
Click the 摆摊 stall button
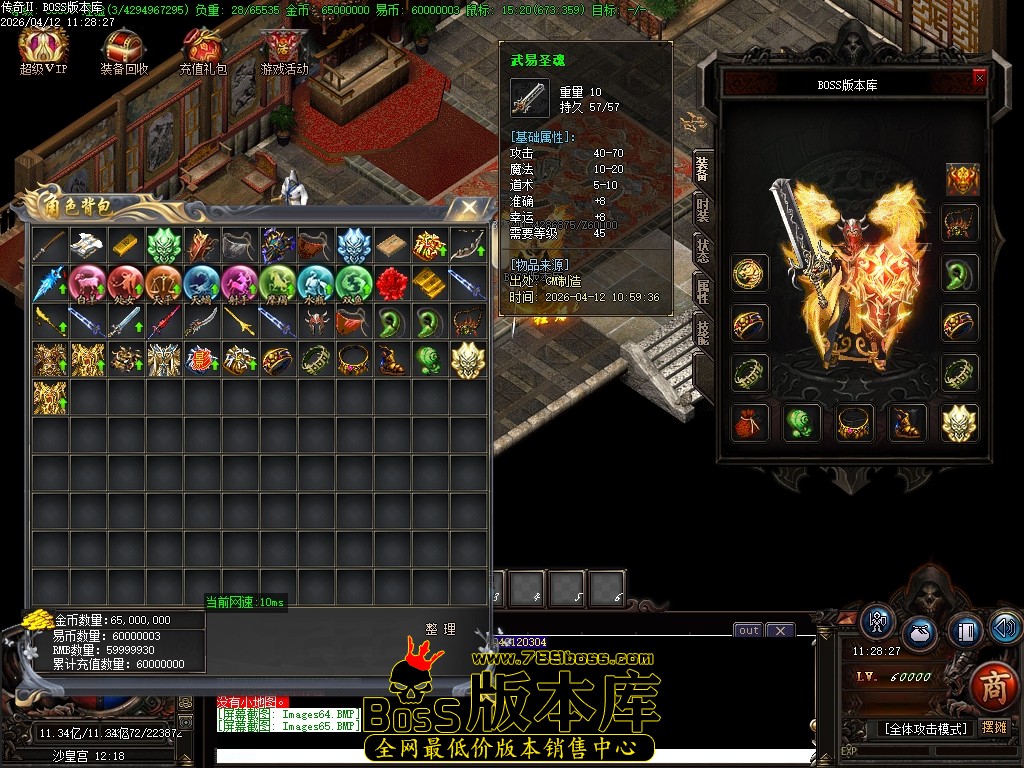pyautogui.click(x=994, y=728)
